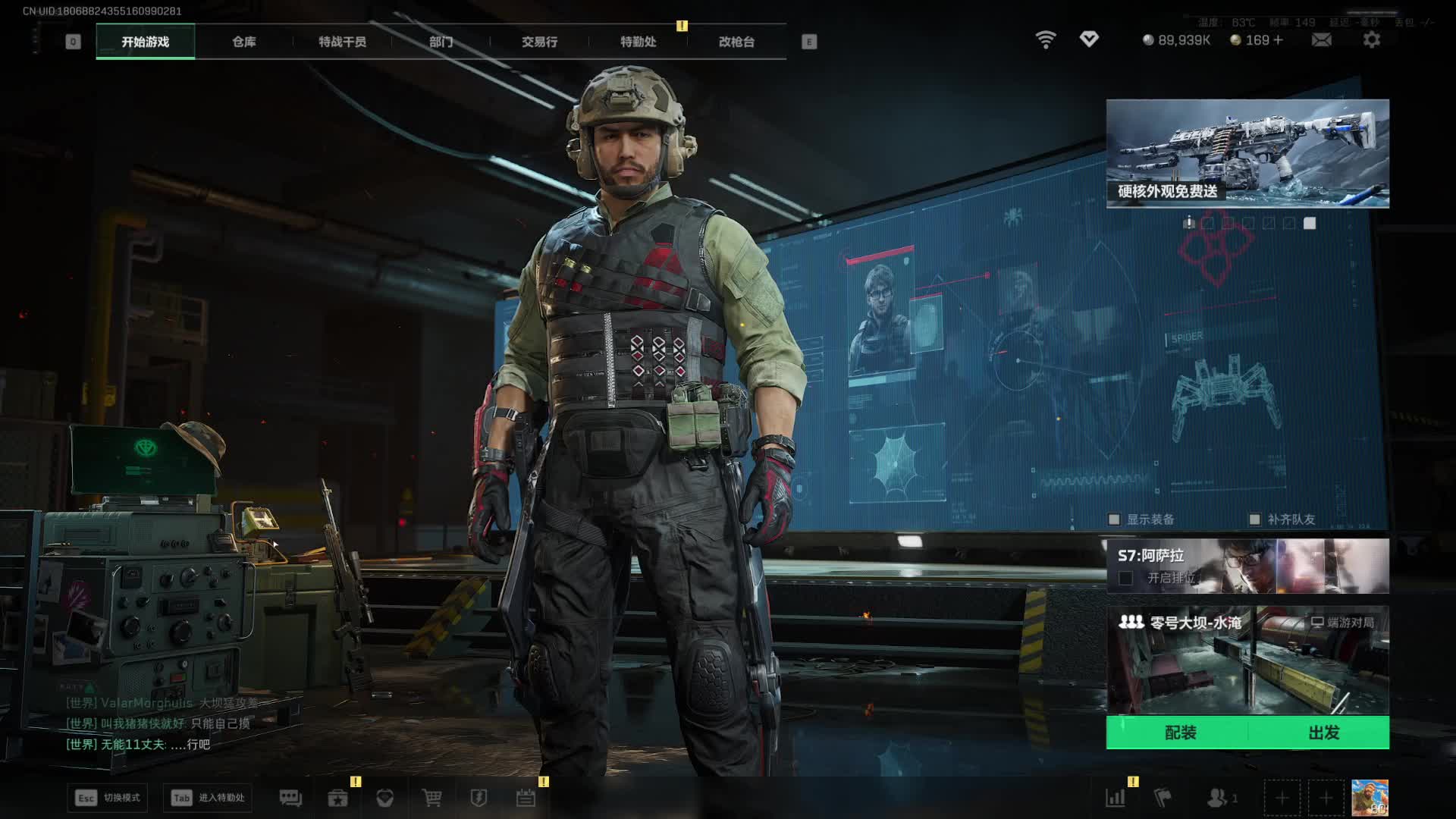This screenshot has width=1456, height=819.
Task: Open the chat bubble icon
Action: coord(290,798)
